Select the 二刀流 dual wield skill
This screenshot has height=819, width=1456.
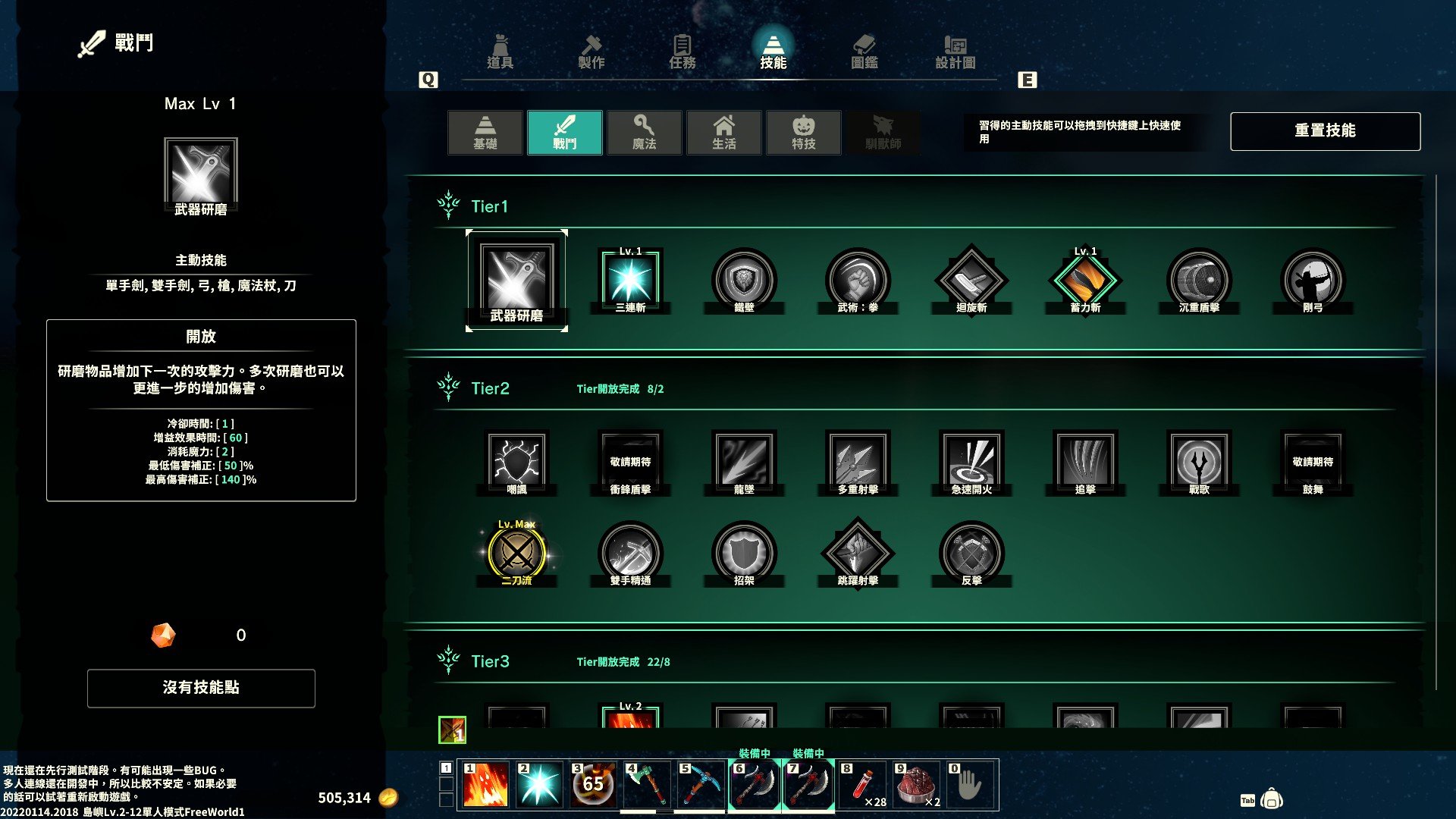click(516, 553)
